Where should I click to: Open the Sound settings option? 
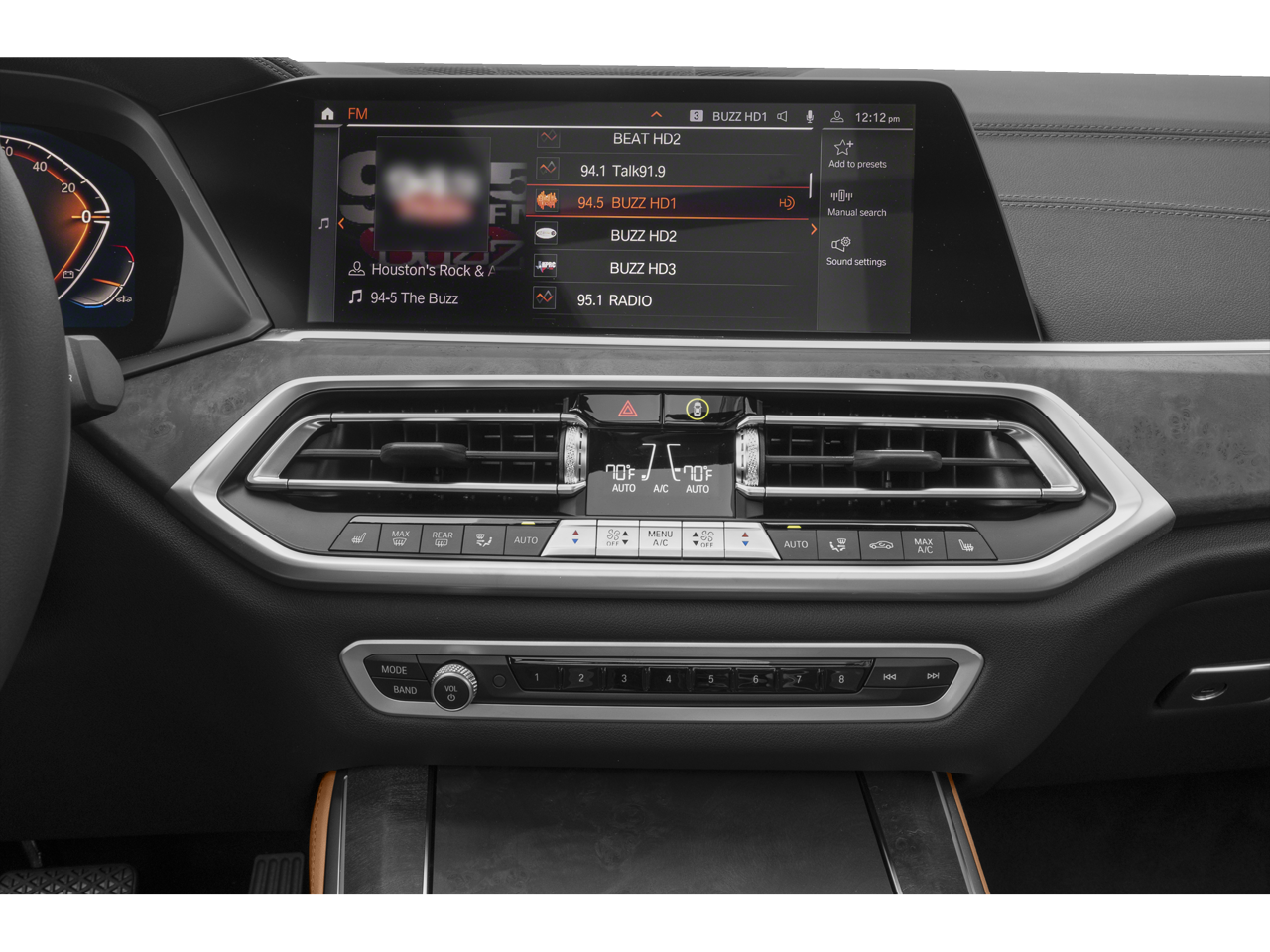coord(855,251)
